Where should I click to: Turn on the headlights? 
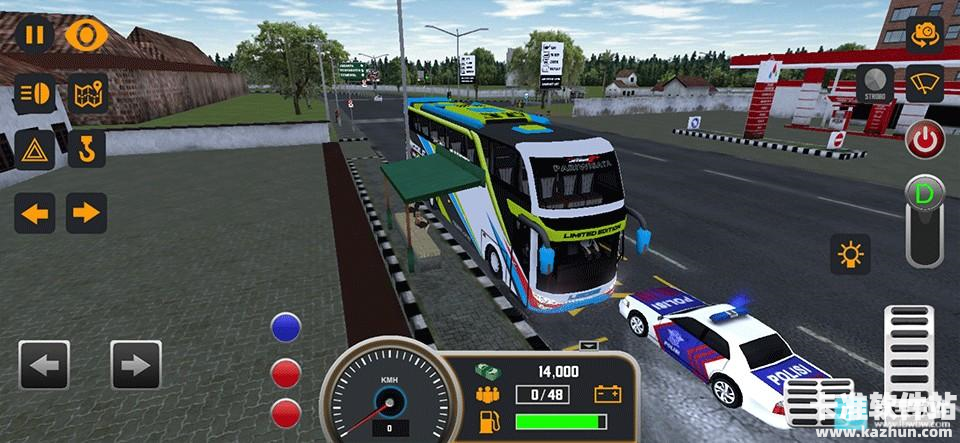[34, 94]
